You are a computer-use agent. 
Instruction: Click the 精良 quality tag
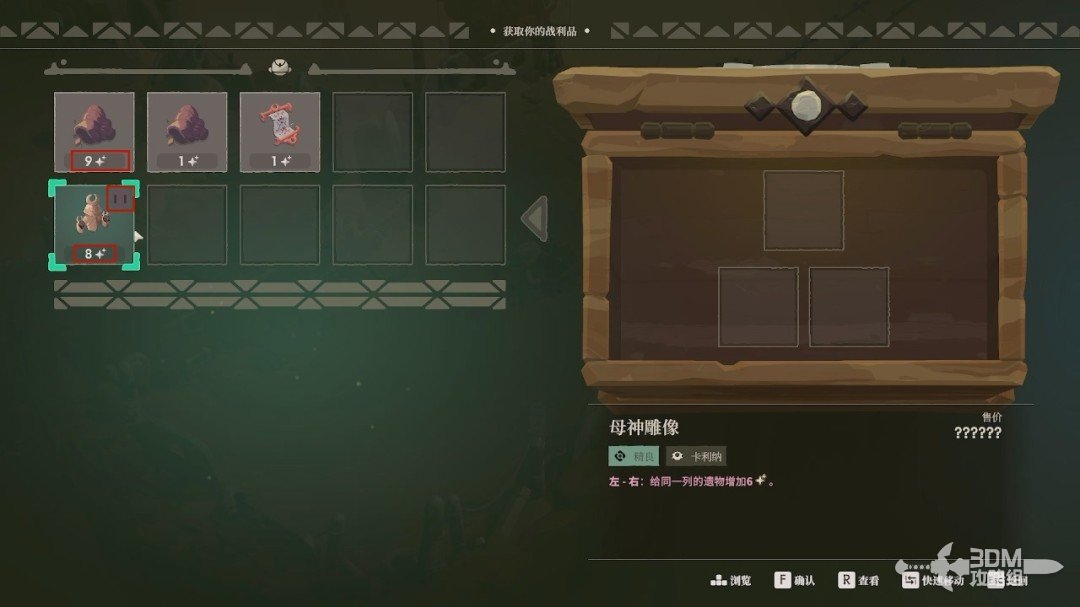pyautogui.click(x=634, y=456)
